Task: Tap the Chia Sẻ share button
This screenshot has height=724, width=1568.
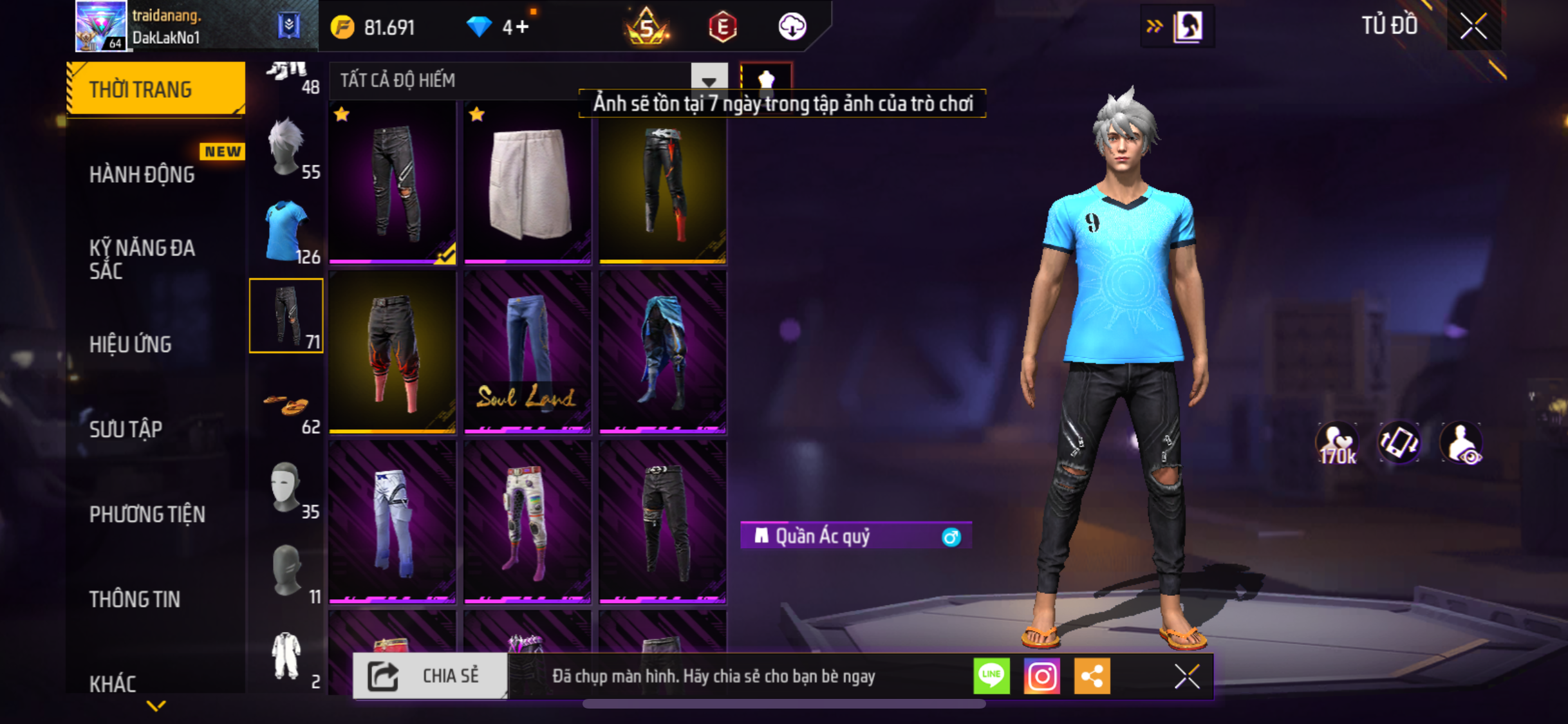Action: [430, 676]
